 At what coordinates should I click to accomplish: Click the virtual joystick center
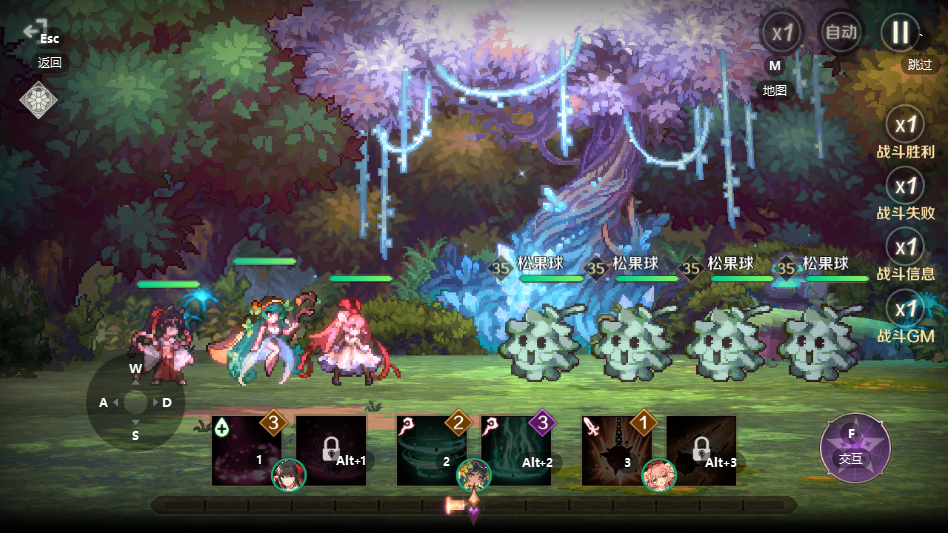(x=135, y=403)
